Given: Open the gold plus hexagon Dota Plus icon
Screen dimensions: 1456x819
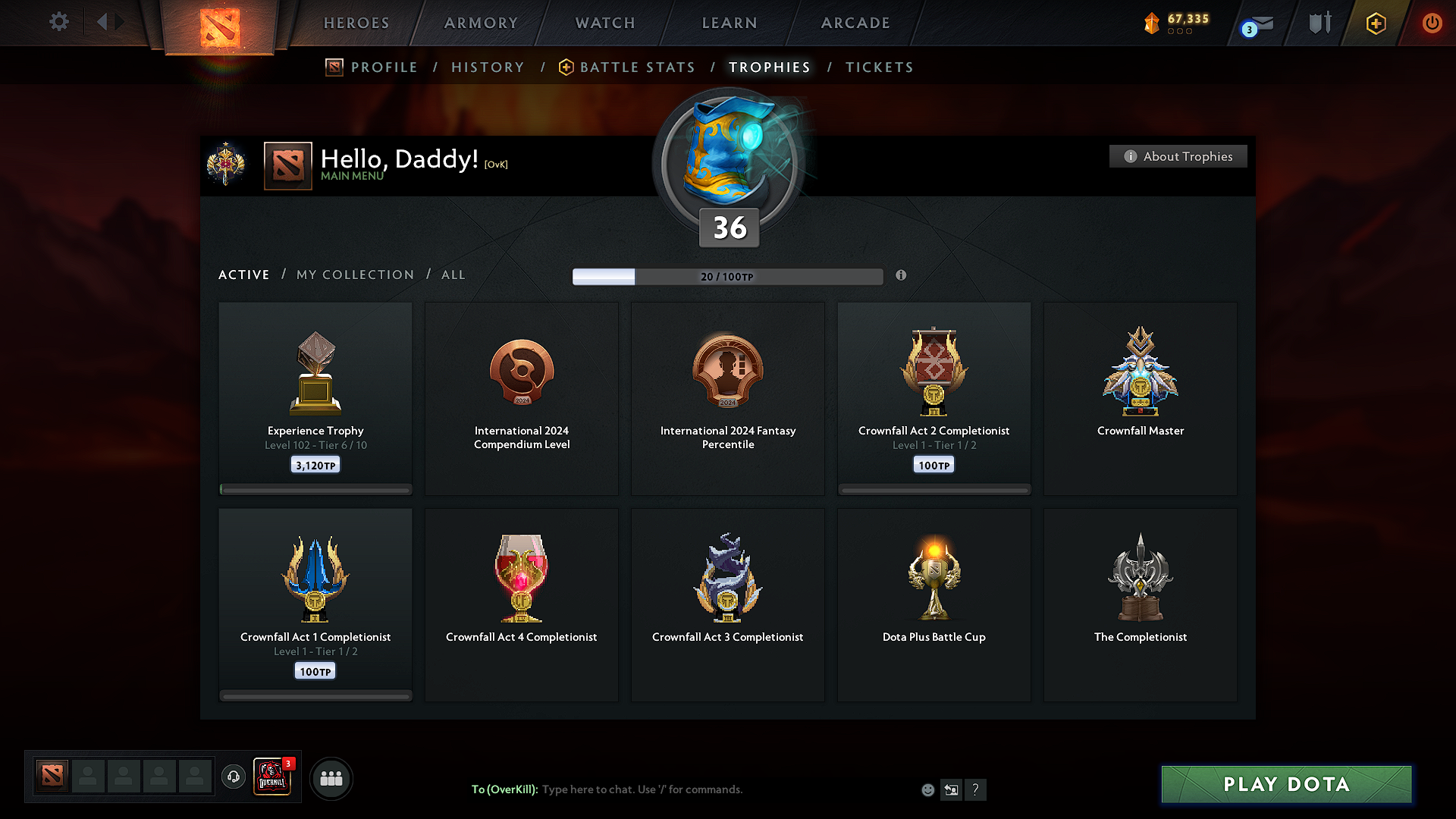Looking at the screenshot, I should point(1376,23).
